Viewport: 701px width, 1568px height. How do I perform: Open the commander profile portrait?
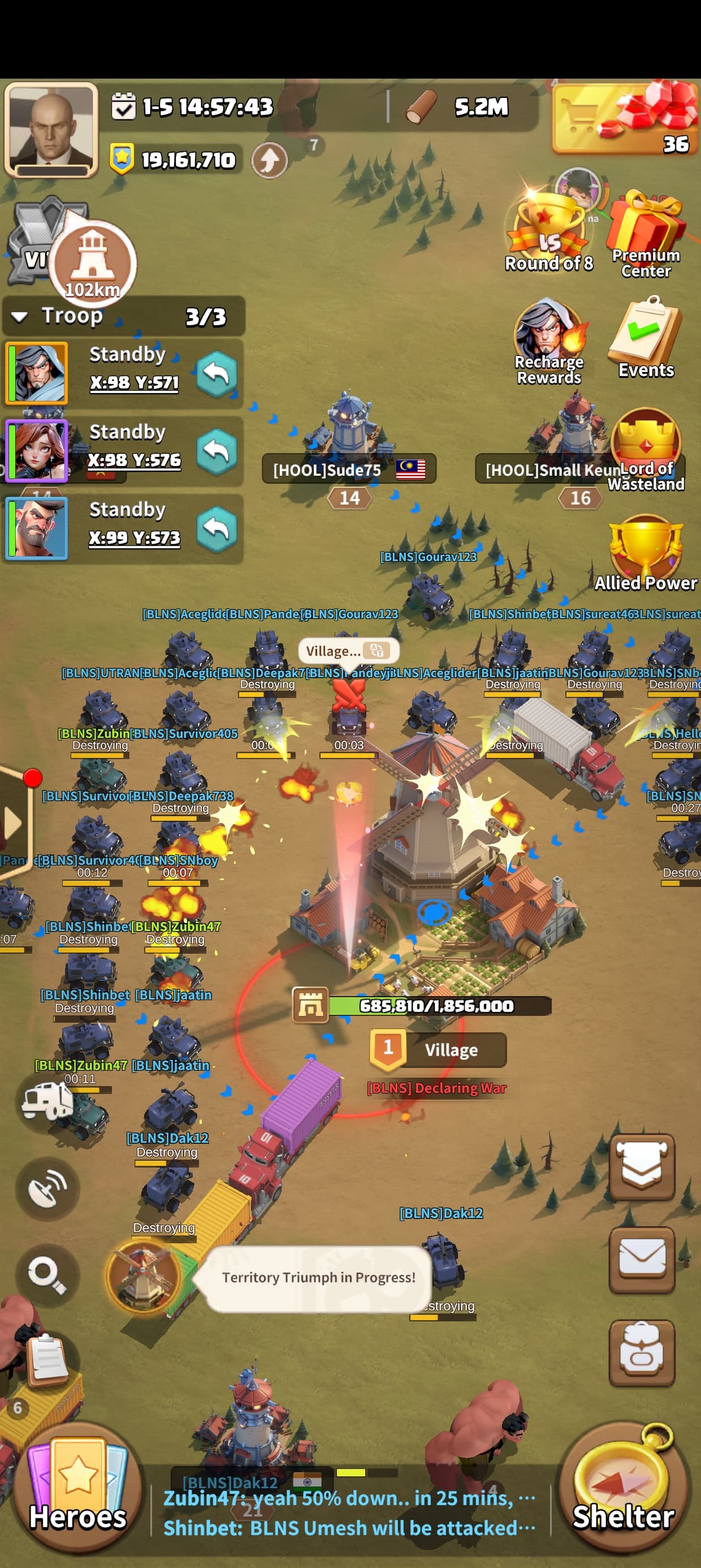tap(51, 130)
